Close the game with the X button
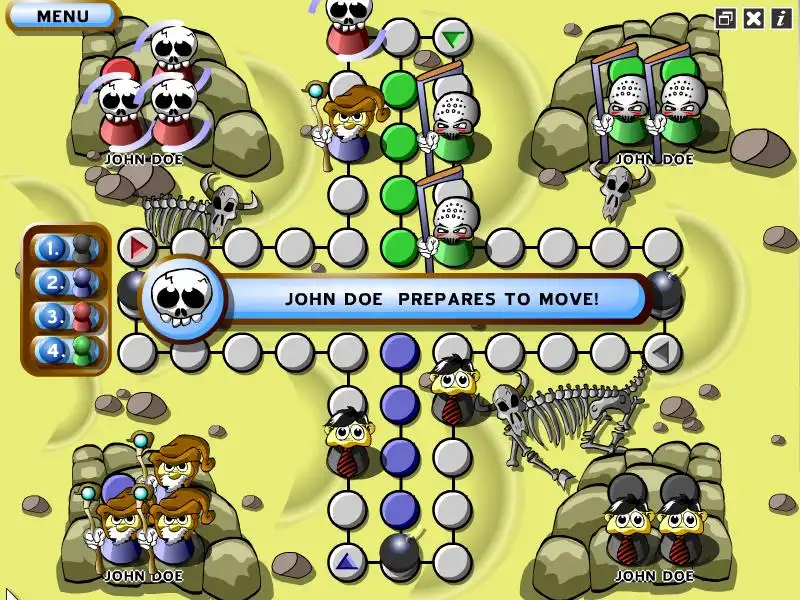 point(753,18)
